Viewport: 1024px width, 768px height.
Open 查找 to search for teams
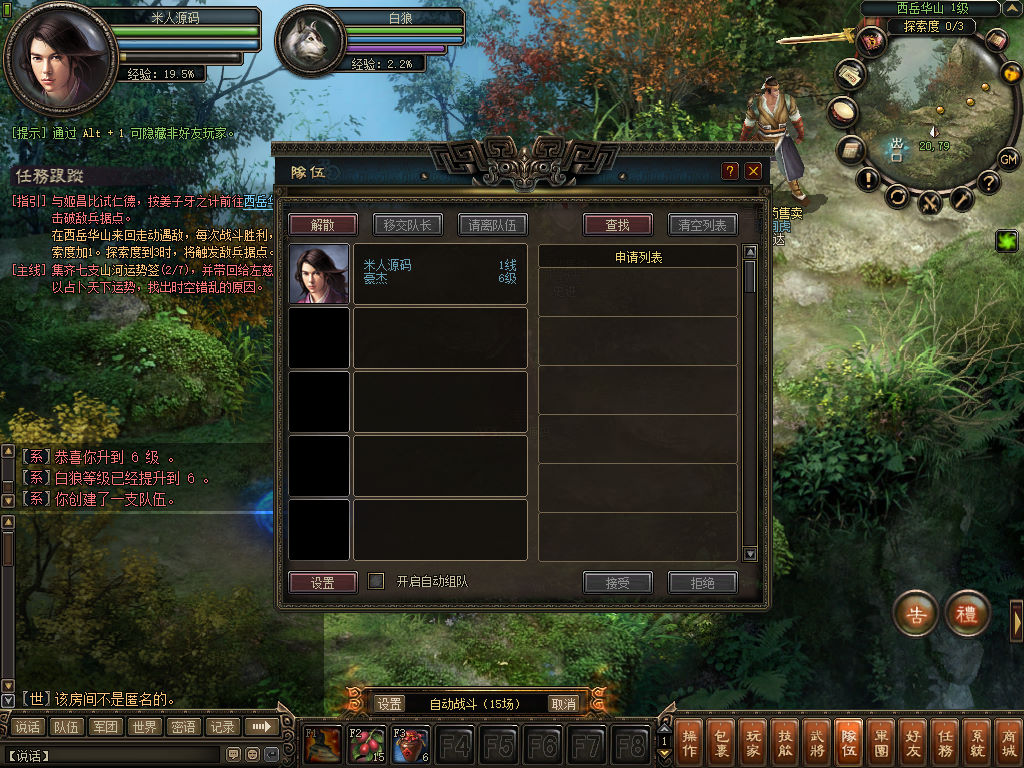click(617, 225)
